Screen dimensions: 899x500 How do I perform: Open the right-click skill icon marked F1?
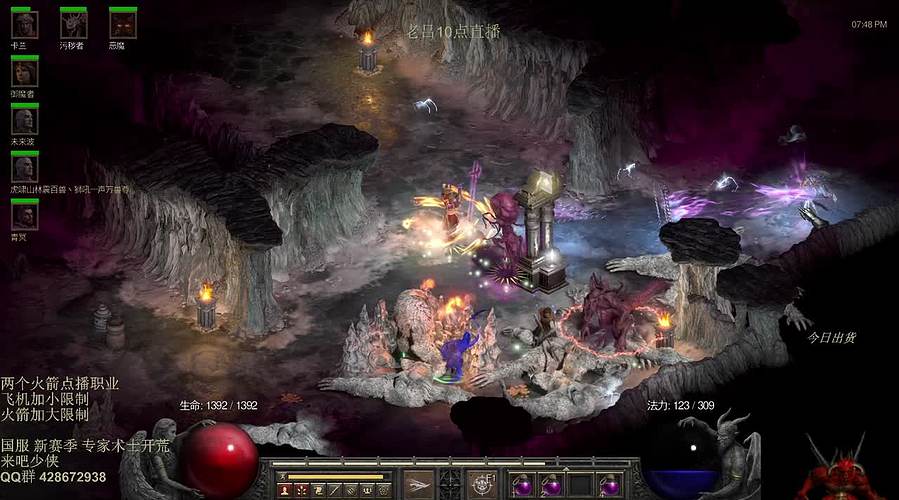(483, 484)
